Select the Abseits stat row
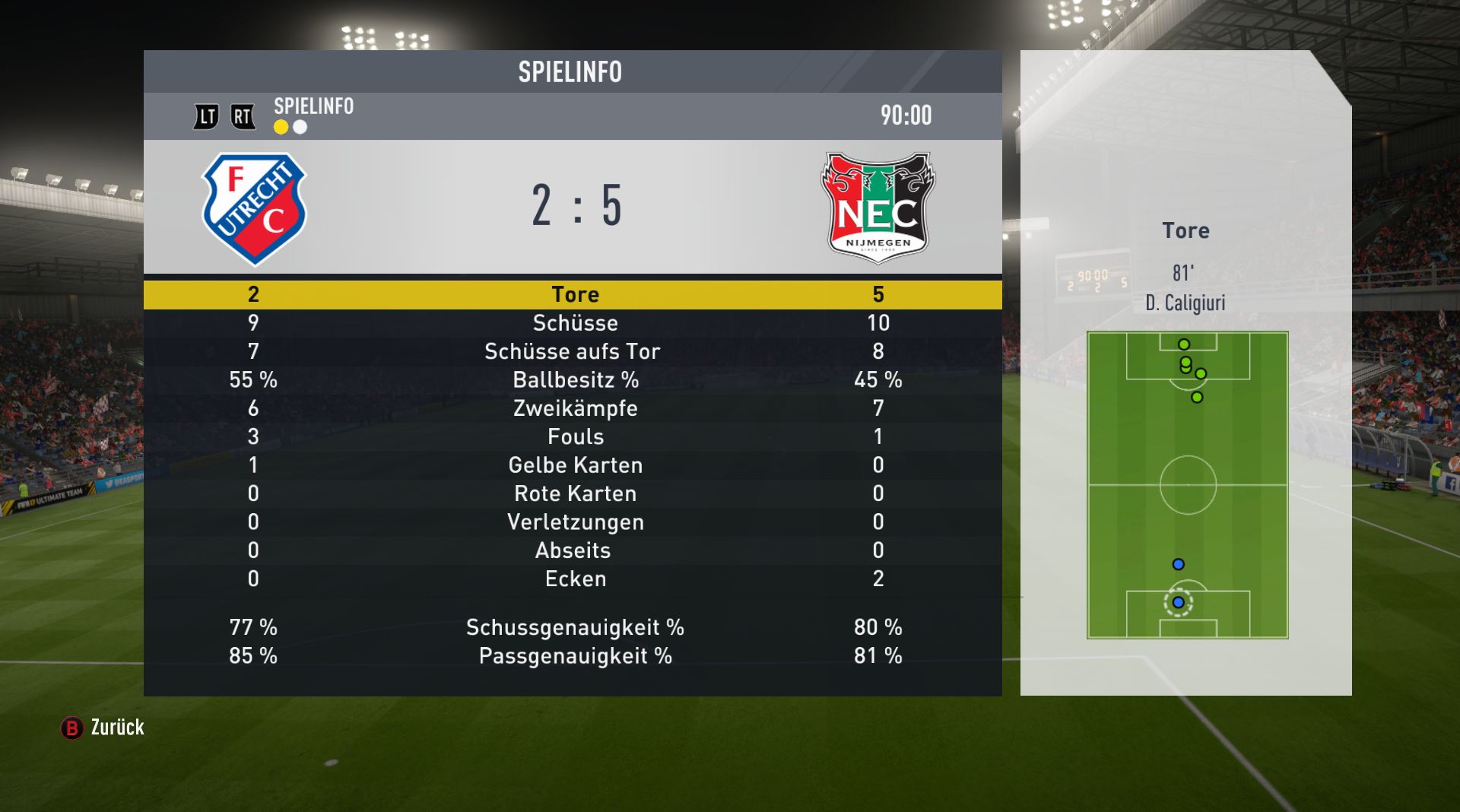 [x=574, y=550]
